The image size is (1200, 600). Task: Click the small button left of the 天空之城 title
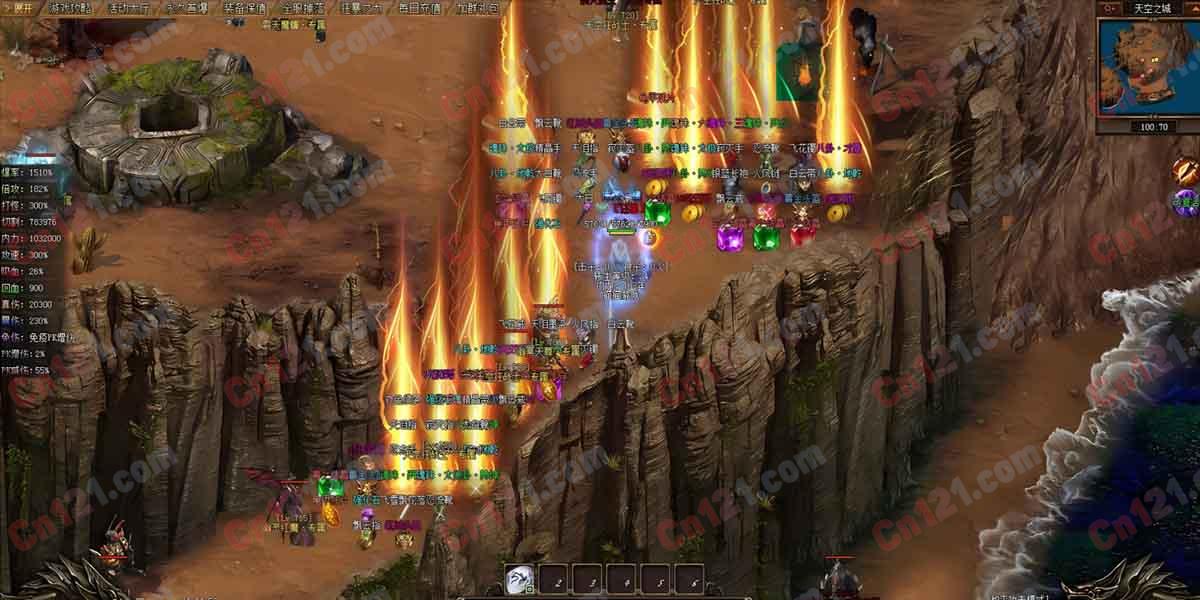tap(1108, 7)
